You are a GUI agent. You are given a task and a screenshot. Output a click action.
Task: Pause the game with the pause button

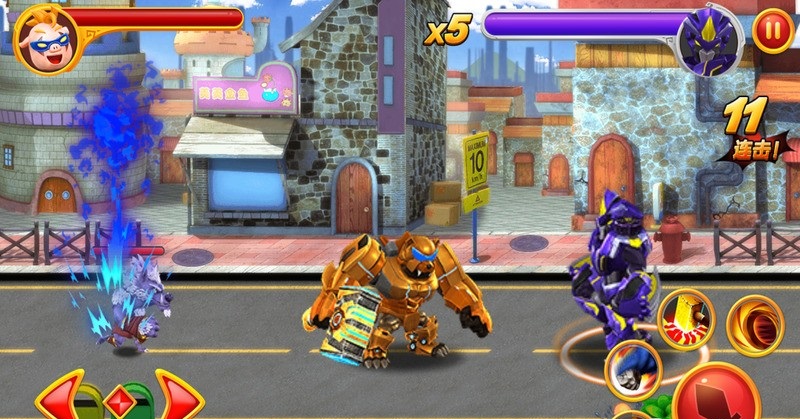pyautogui.click(x=771, y=31)
